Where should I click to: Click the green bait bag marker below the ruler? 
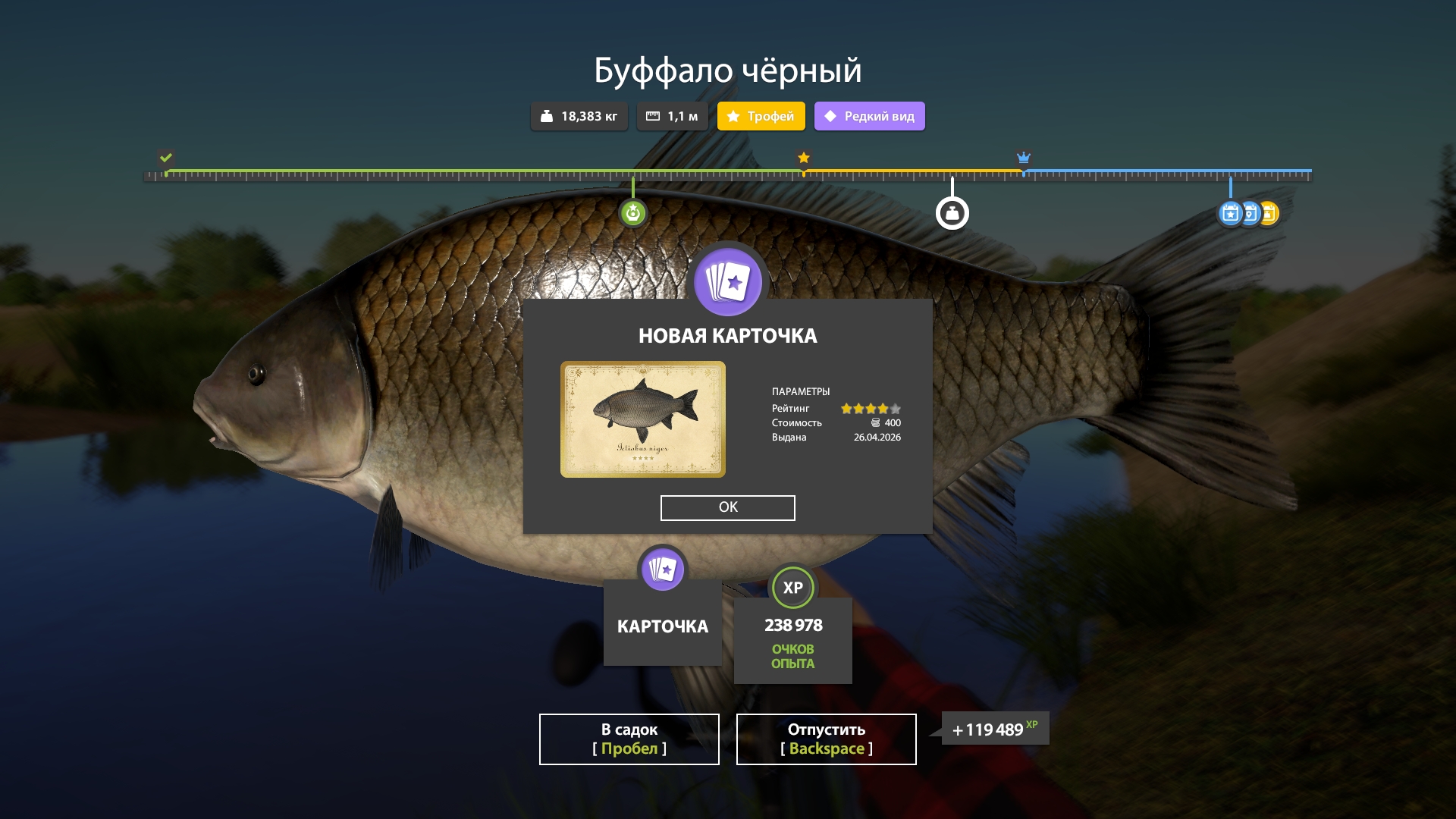(633, 213)
